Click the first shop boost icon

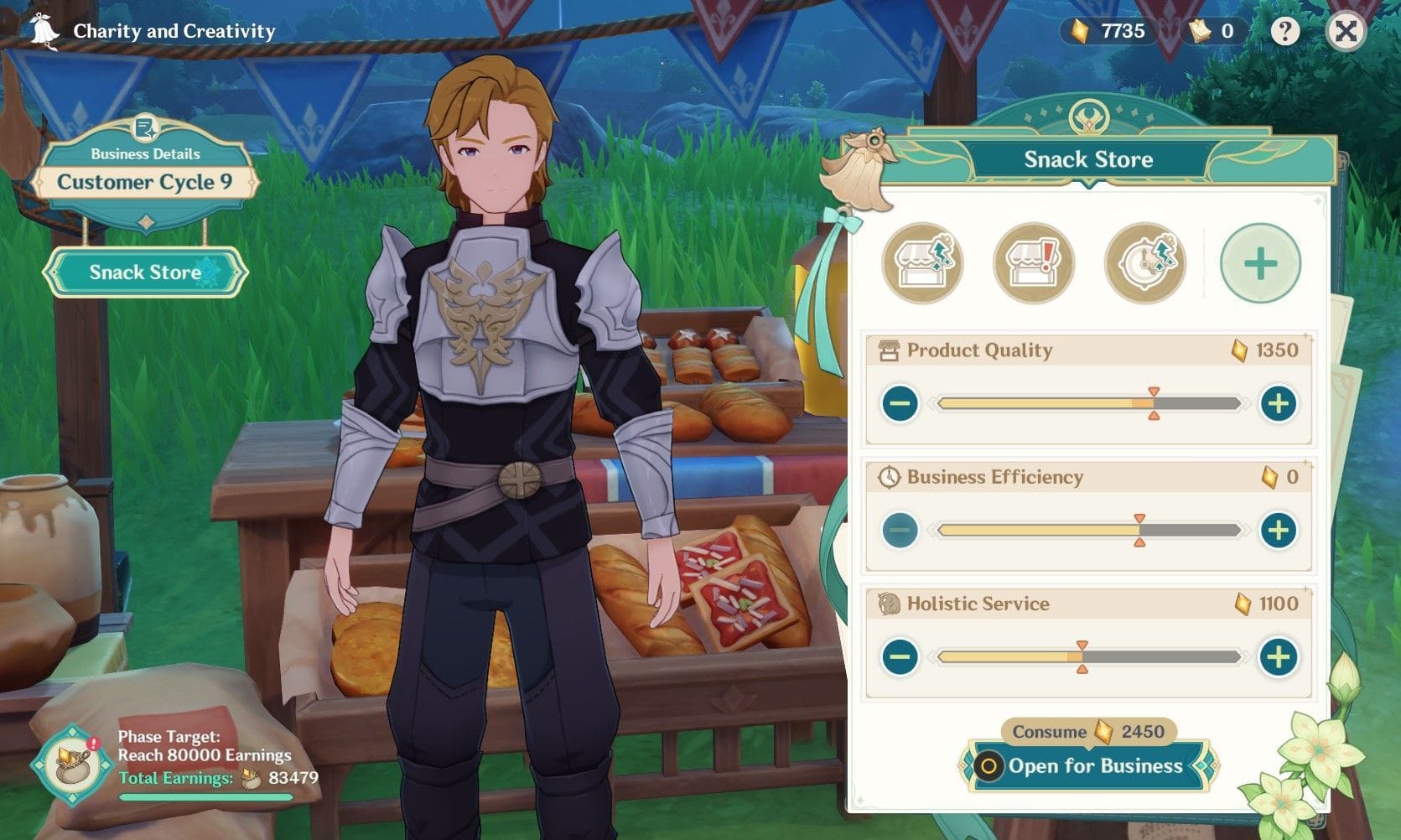922,263
